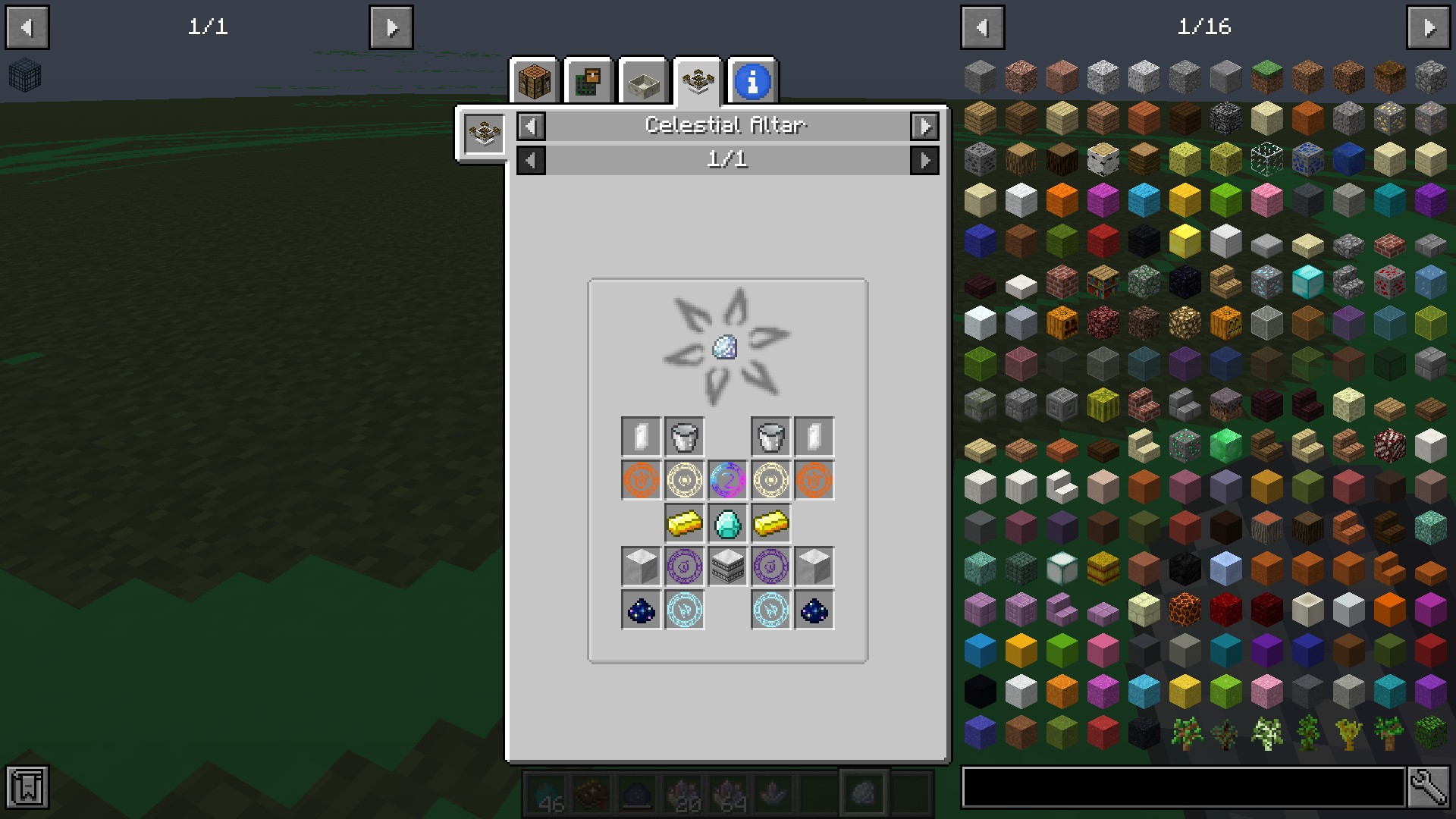1456x819 pixels.
Task: Pick the diamond block in the item list
Action: 1307,282
